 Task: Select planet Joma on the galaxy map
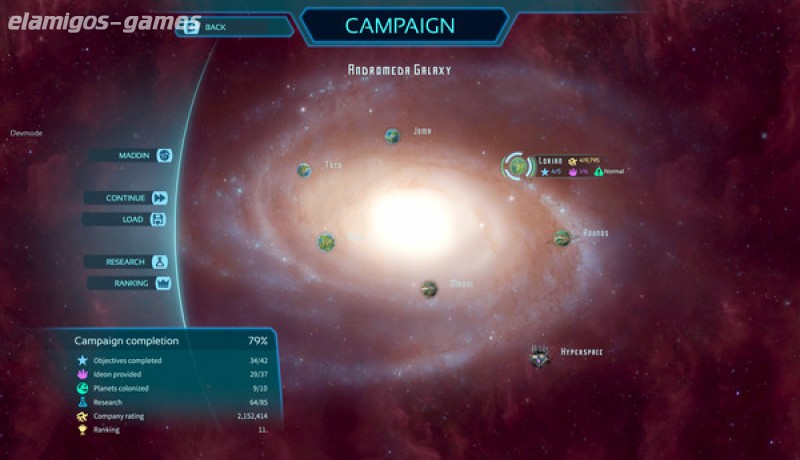[393, 136]
